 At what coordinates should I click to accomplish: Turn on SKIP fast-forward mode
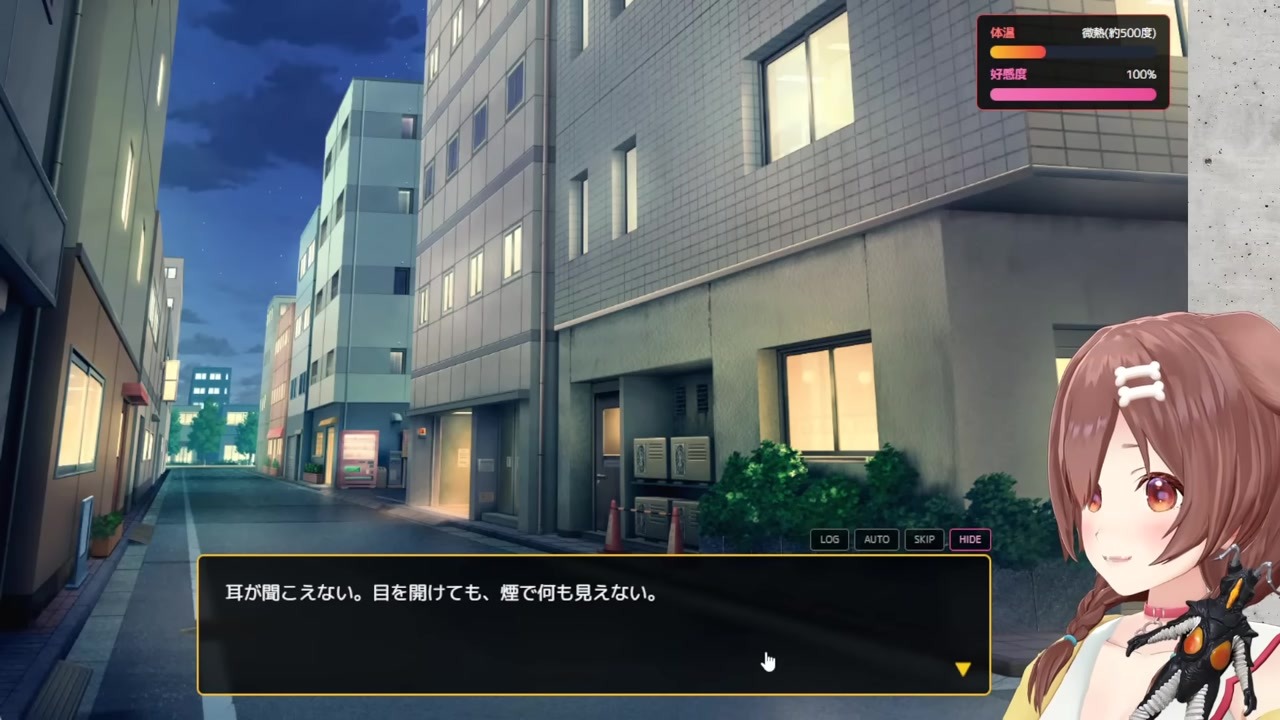click(923, 539)
